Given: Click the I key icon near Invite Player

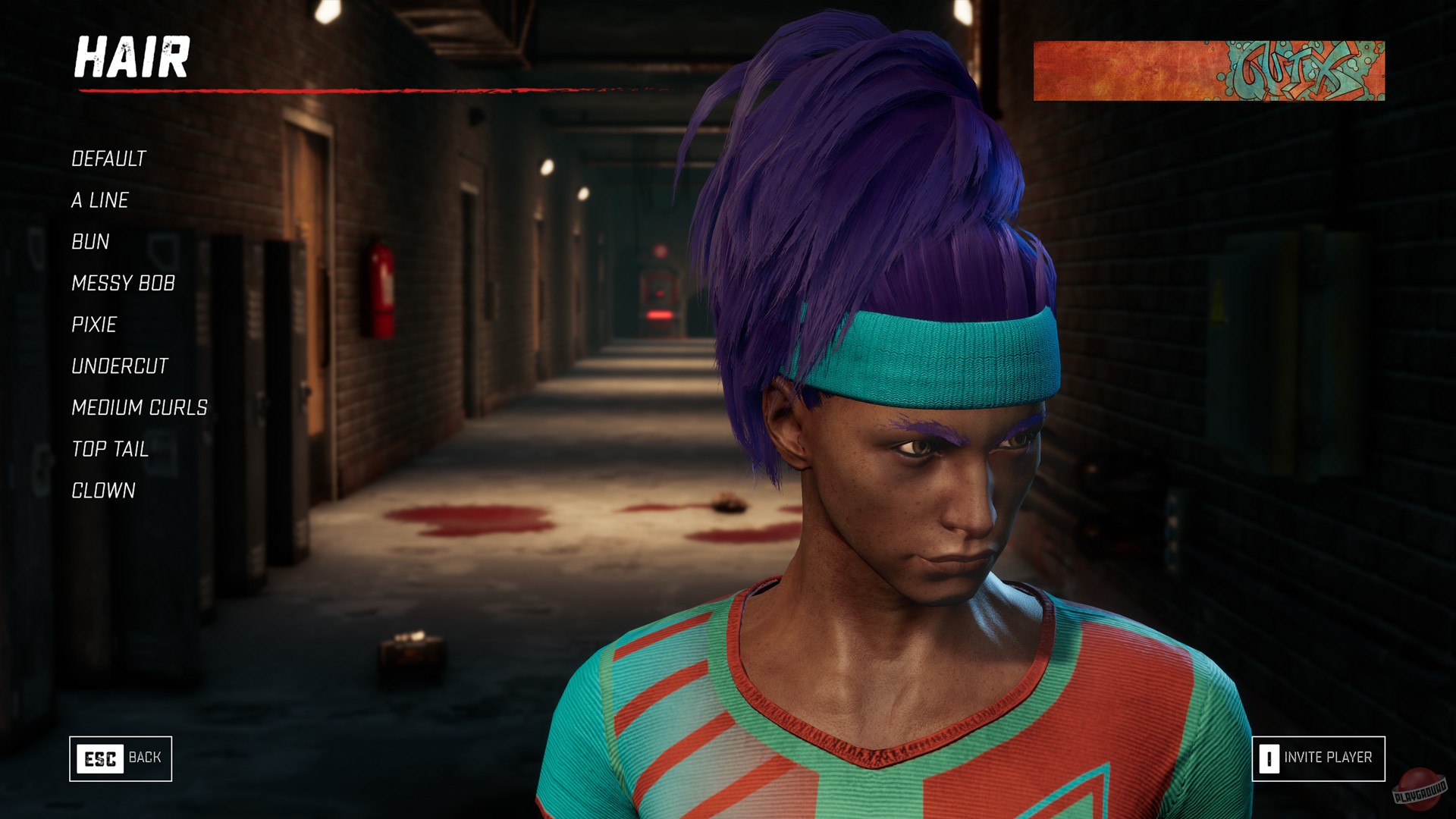Looking at the screenshot, I should tap(1269, 757).
